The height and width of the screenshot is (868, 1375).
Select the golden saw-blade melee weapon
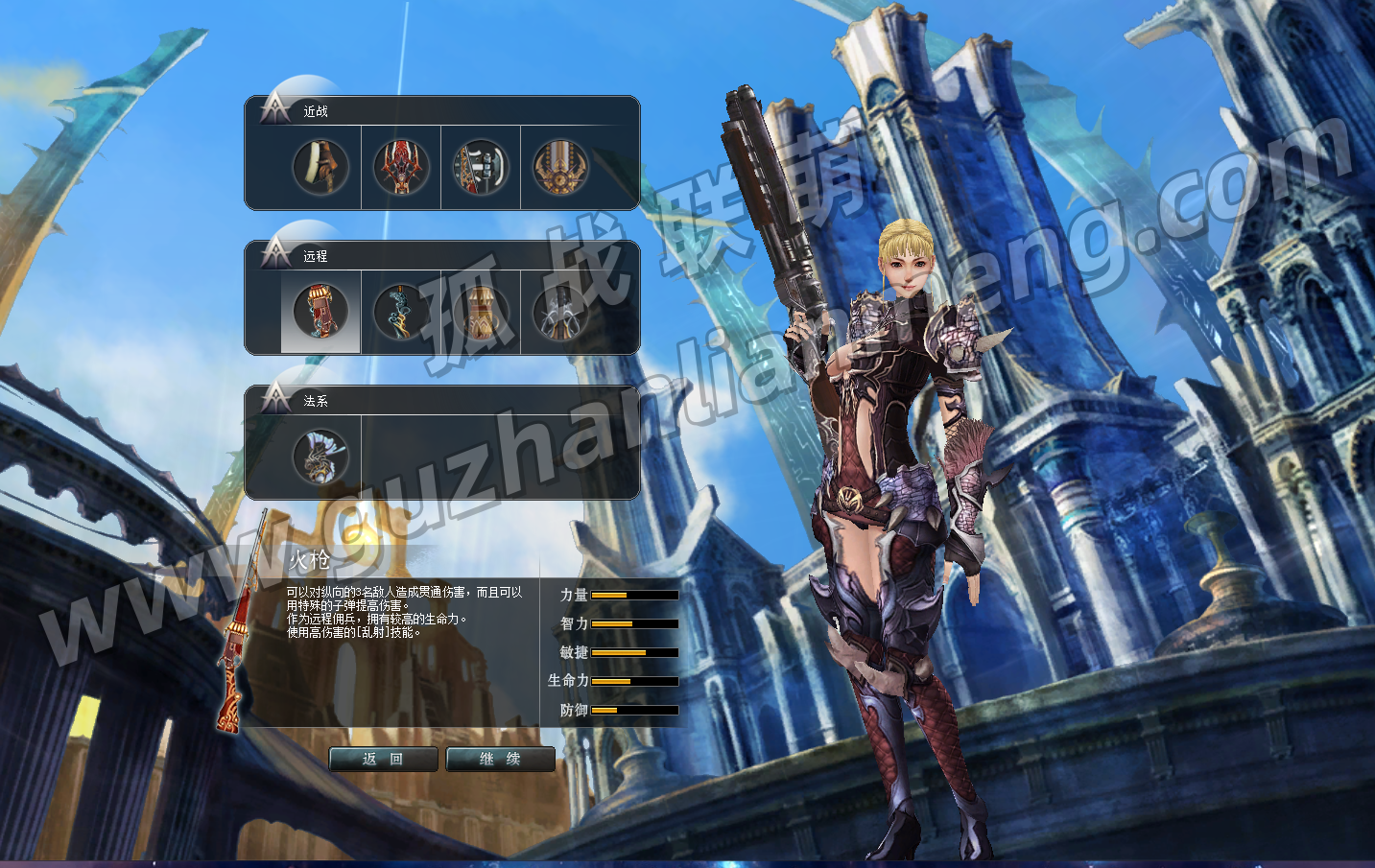[x=560, y=167]
